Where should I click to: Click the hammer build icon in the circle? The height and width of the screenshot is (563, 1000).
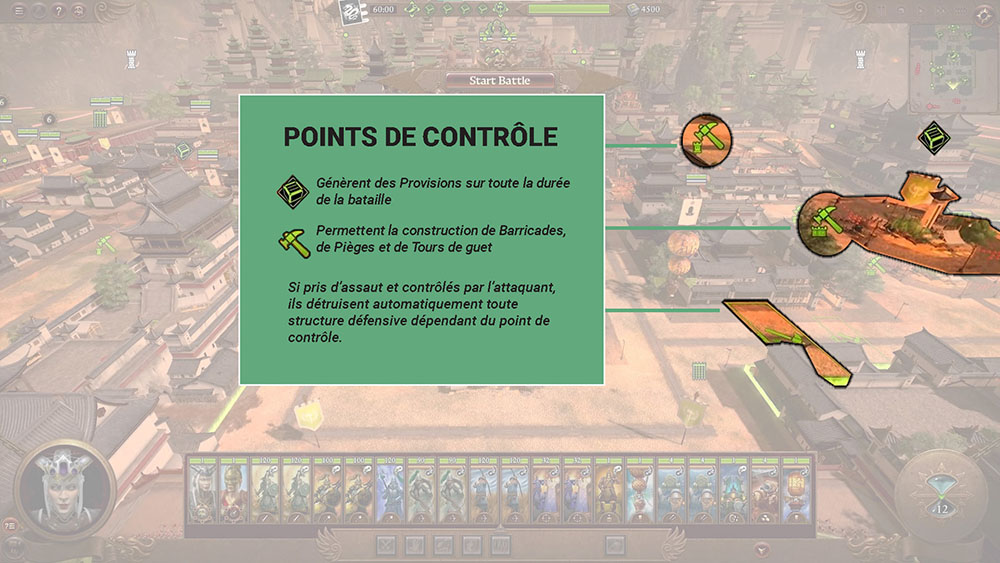click(706, 139)
